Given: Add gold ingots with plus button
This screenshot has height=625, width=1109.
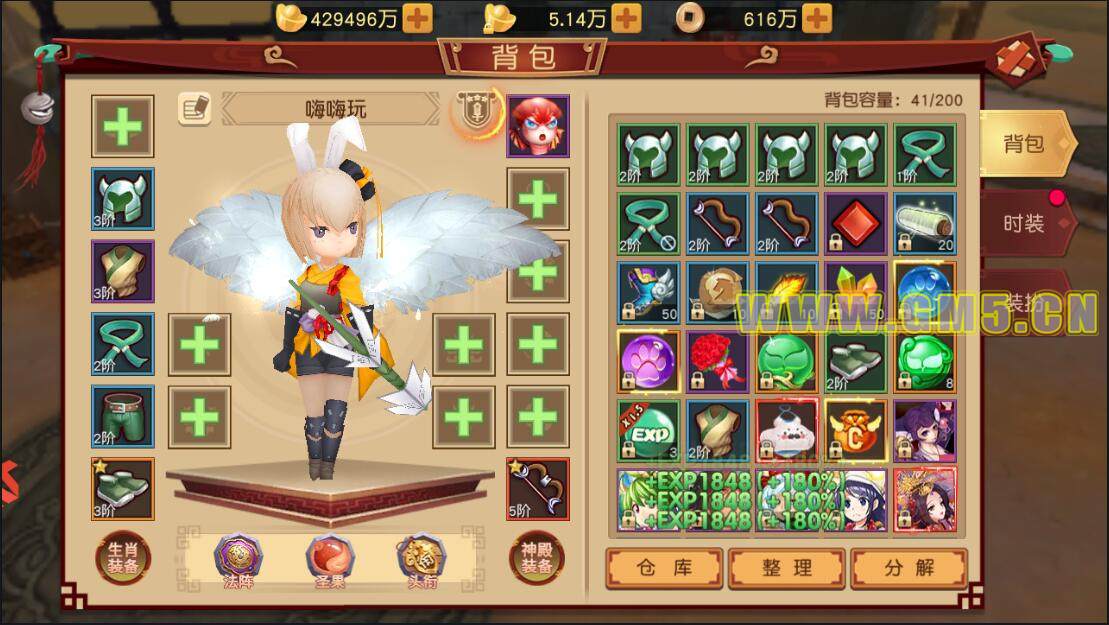Looking at the screenshot, I should [418, 18].
